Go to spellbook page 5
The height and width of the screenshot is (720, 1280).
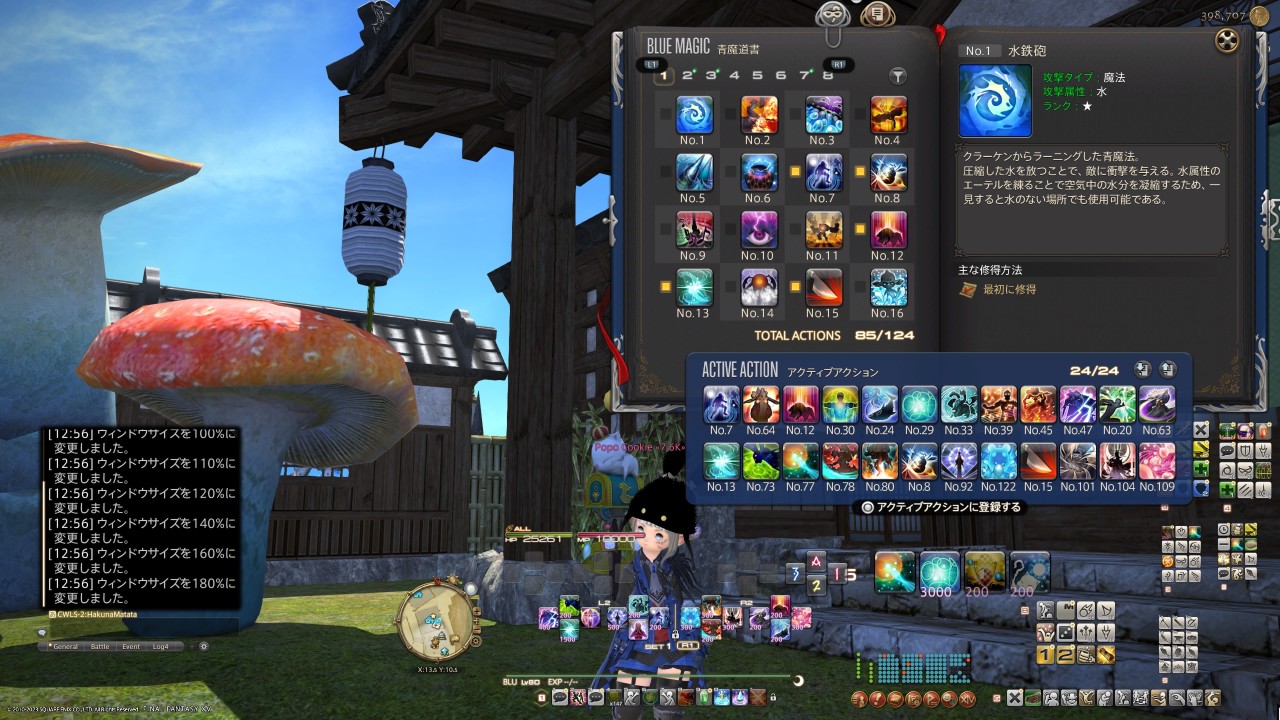(757, 75)
